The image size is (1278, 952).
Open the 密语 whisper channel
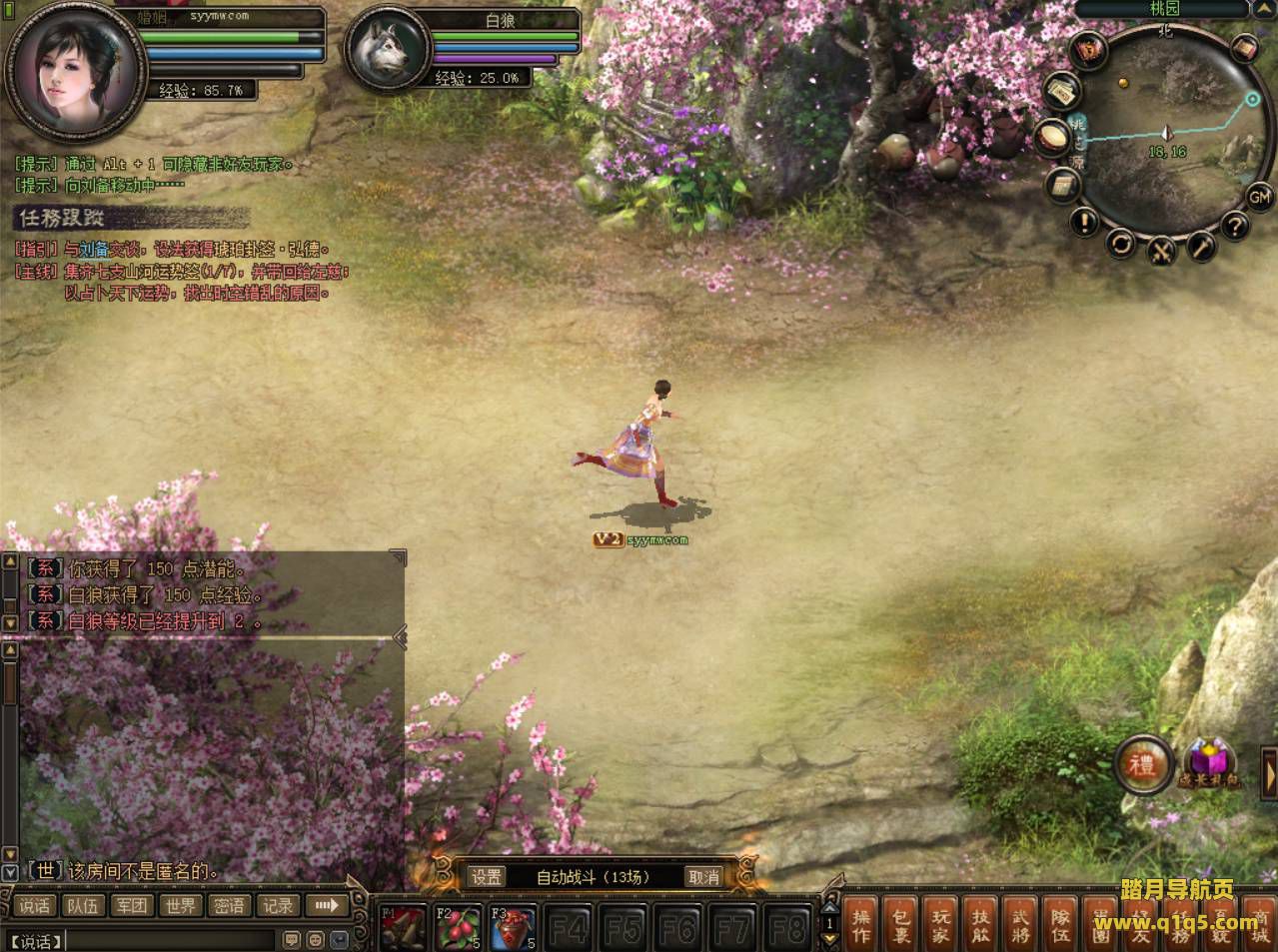tap(230, 906)
